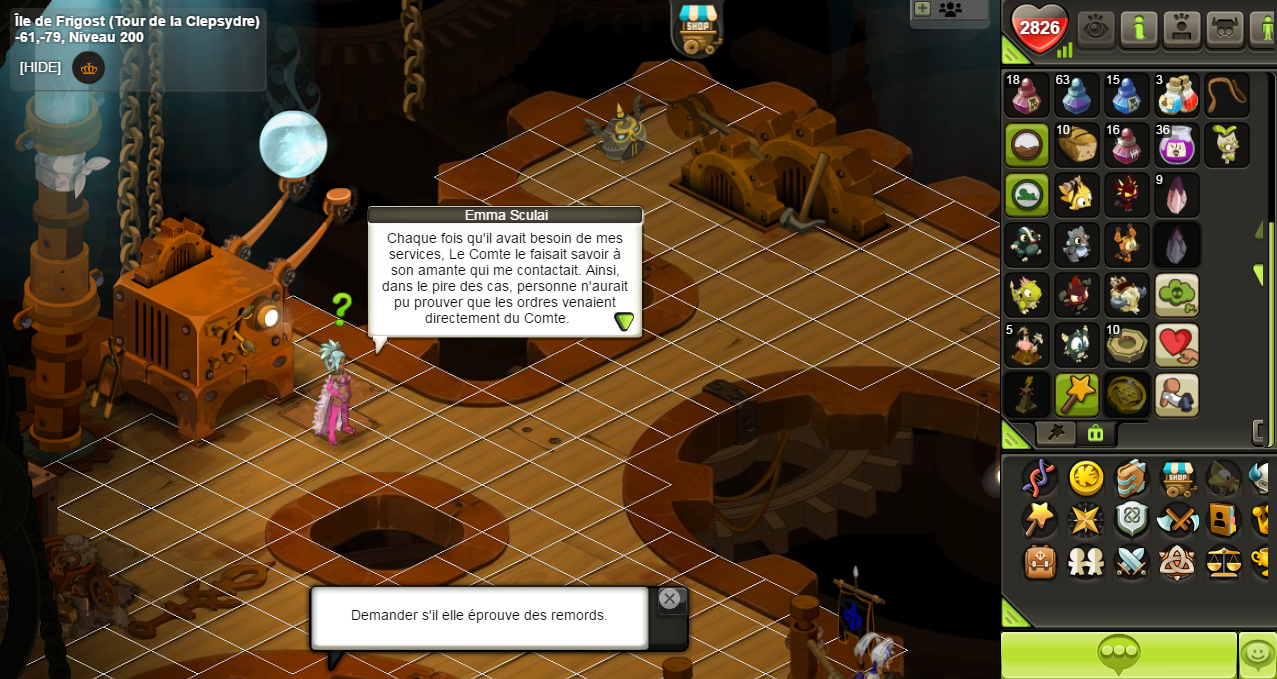Open the crossed axes menu icon
This screenshot has width=1277, height=679.
[1177, 520]
